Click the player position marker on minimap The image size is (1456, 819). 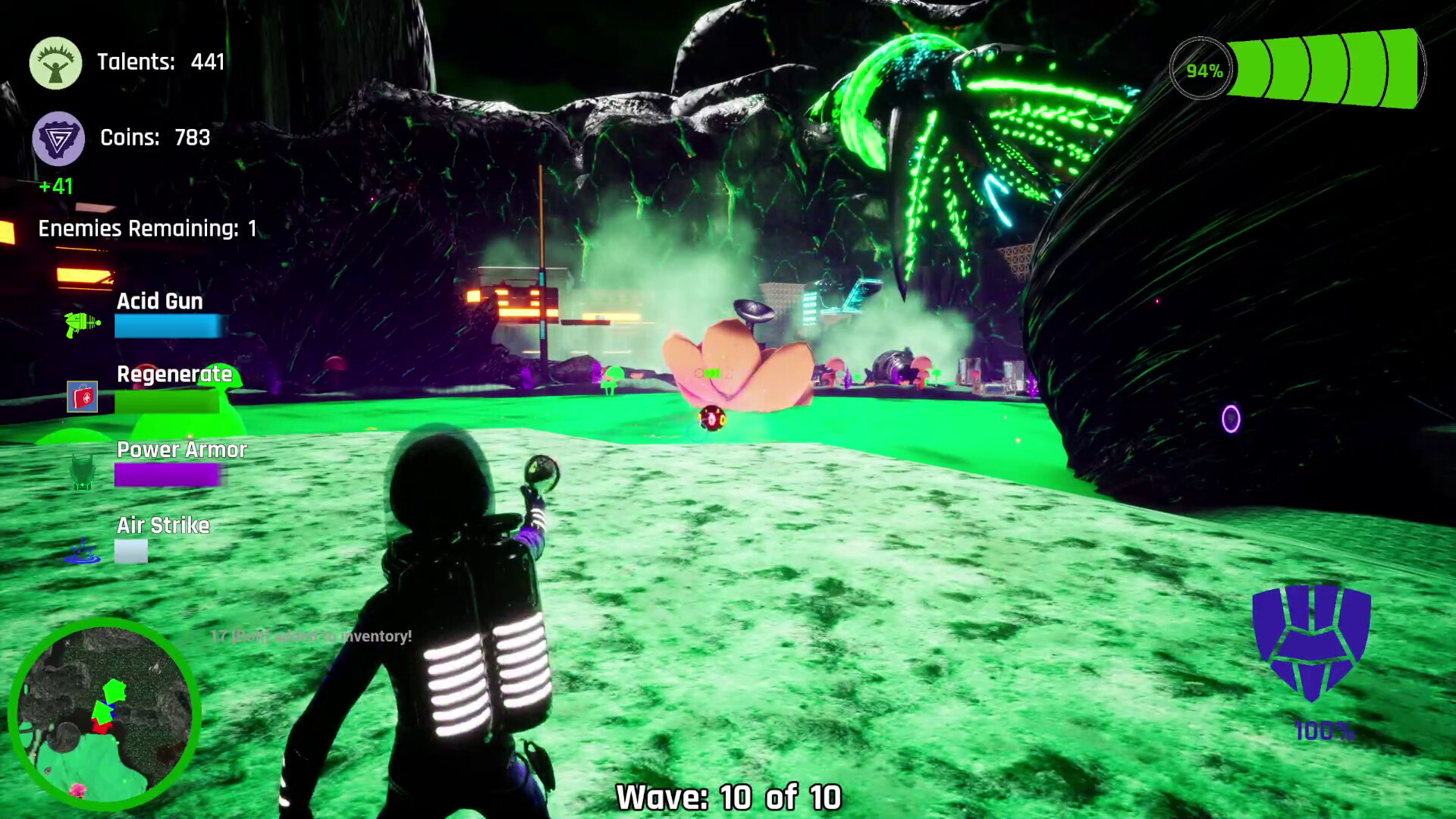tap(111, 711)
